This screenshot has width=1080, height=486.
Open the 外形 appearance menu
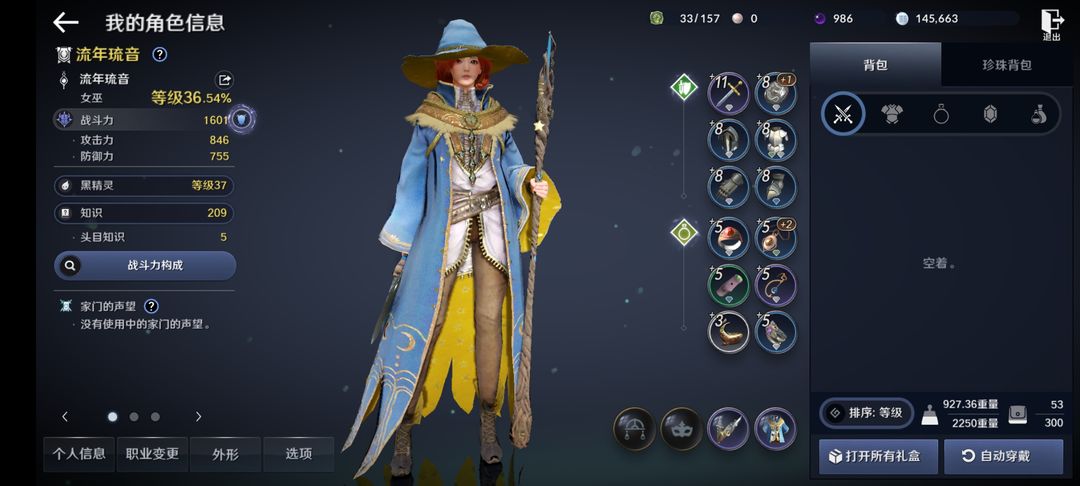[225, 454]
